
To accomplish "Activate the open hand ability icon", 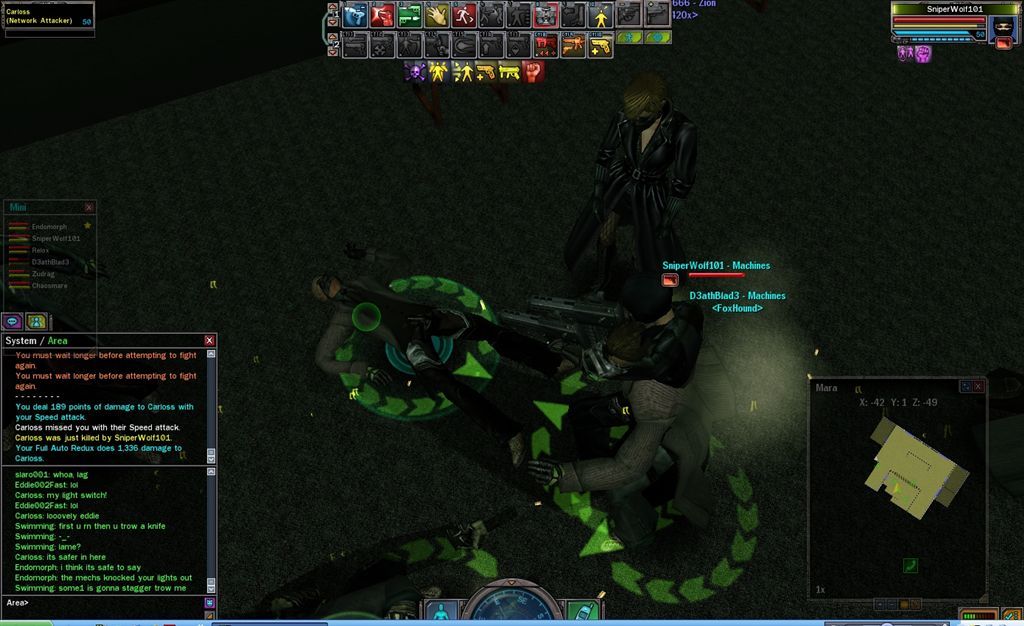I will [x=436, y=16].
